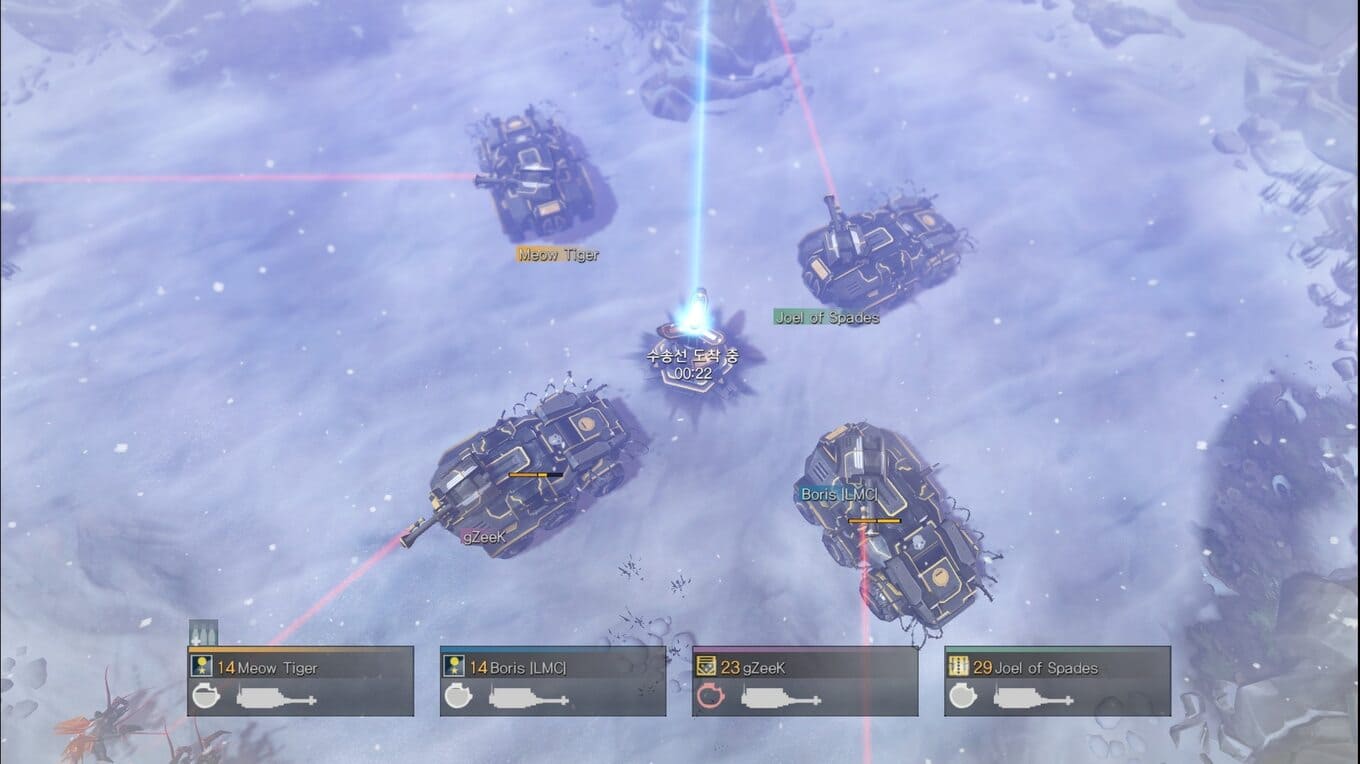Select Meow Tiger's player panel
The width and height of the screenshot is (1360, 764).
coord(301,681)
